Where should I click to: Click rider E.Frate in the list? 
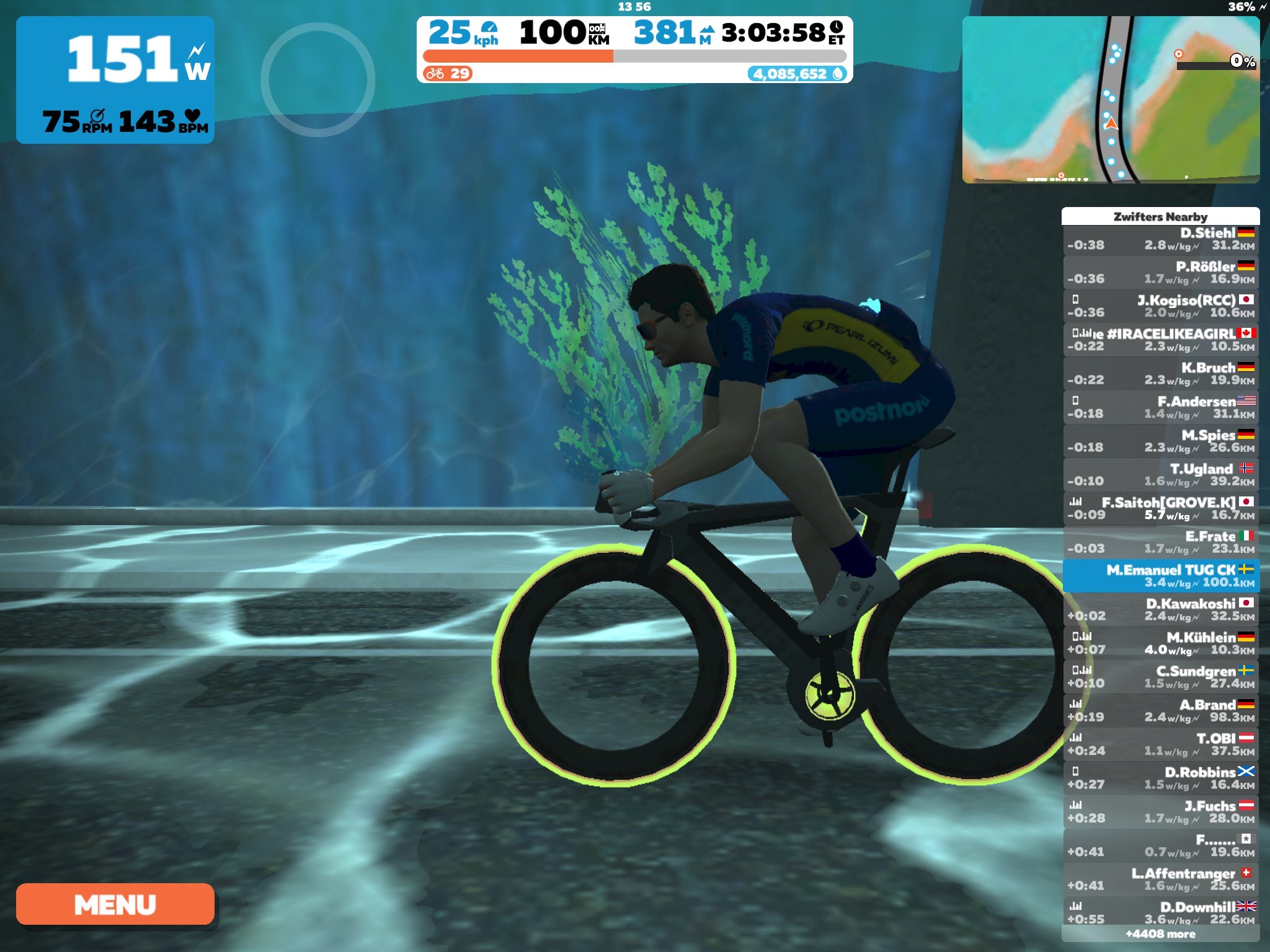(x=1160, y=542)
